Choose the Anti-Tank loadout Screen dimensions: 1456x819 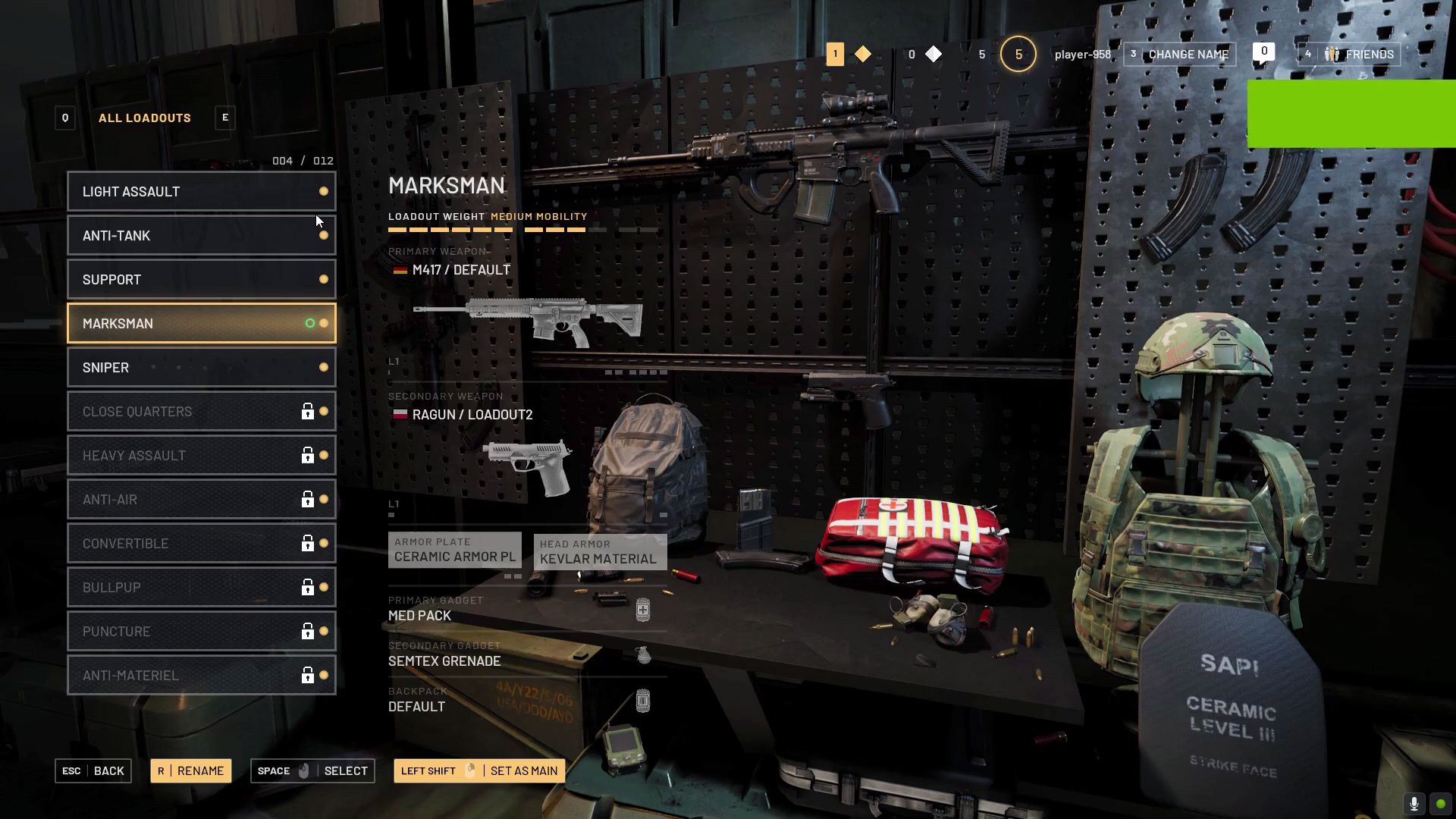pos(201,236)
